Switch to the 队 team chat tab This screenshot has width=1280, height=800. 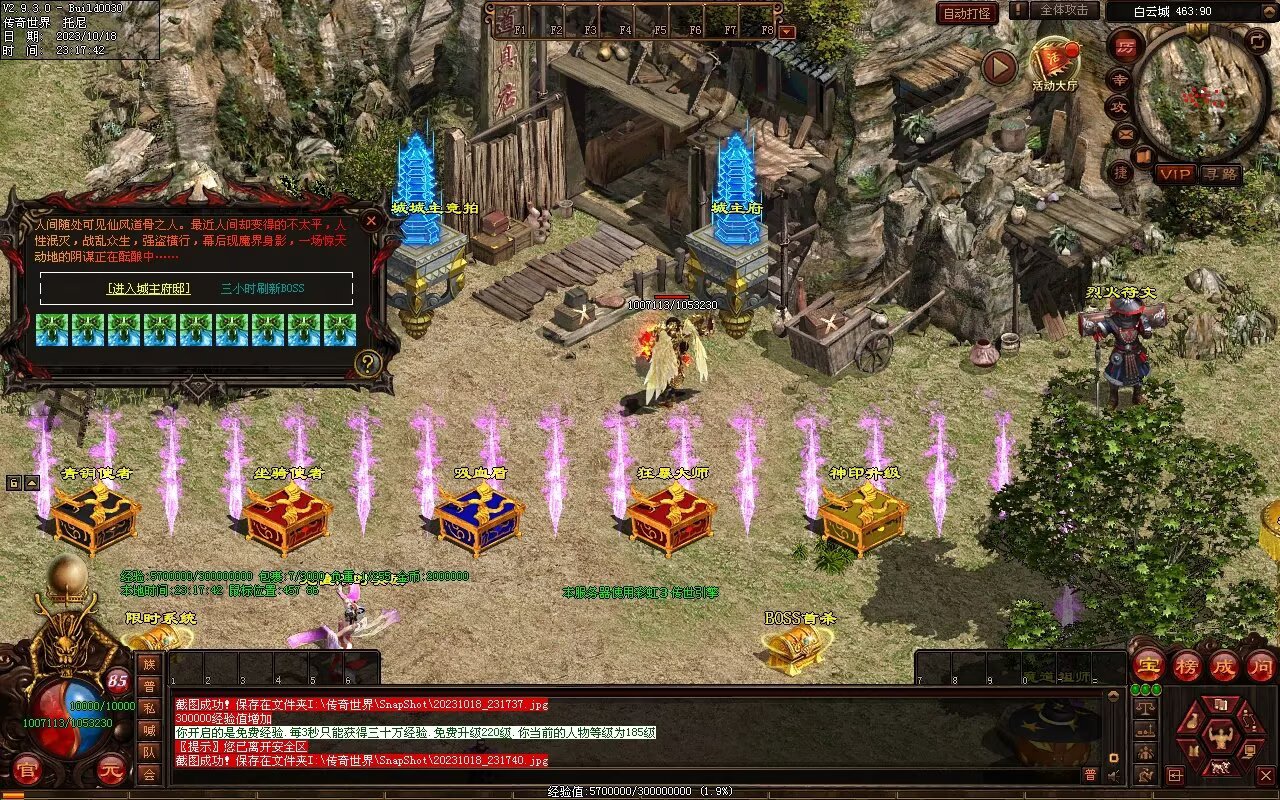tap(149, 752)
